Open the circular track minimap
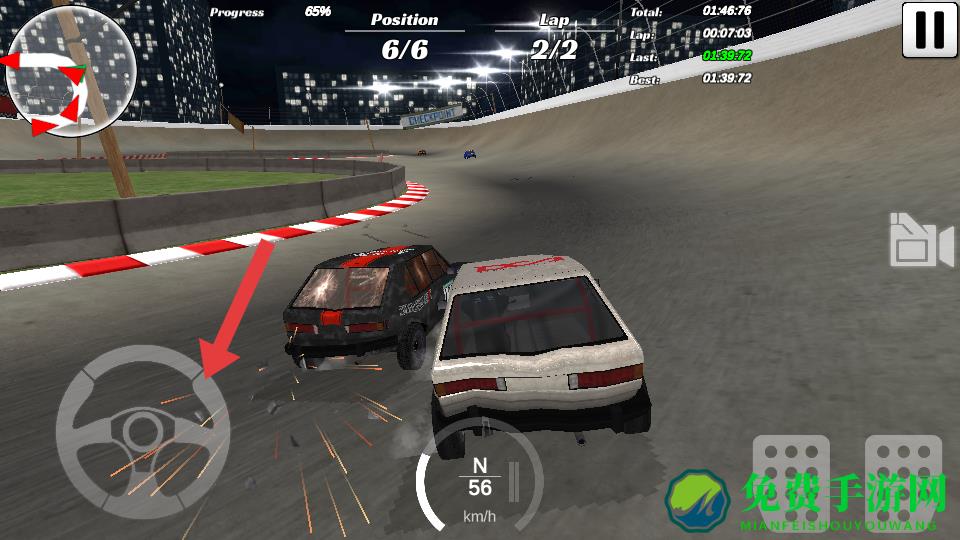Image resolution: width=960 pixels, height=540 pixels. pos(70,70)
